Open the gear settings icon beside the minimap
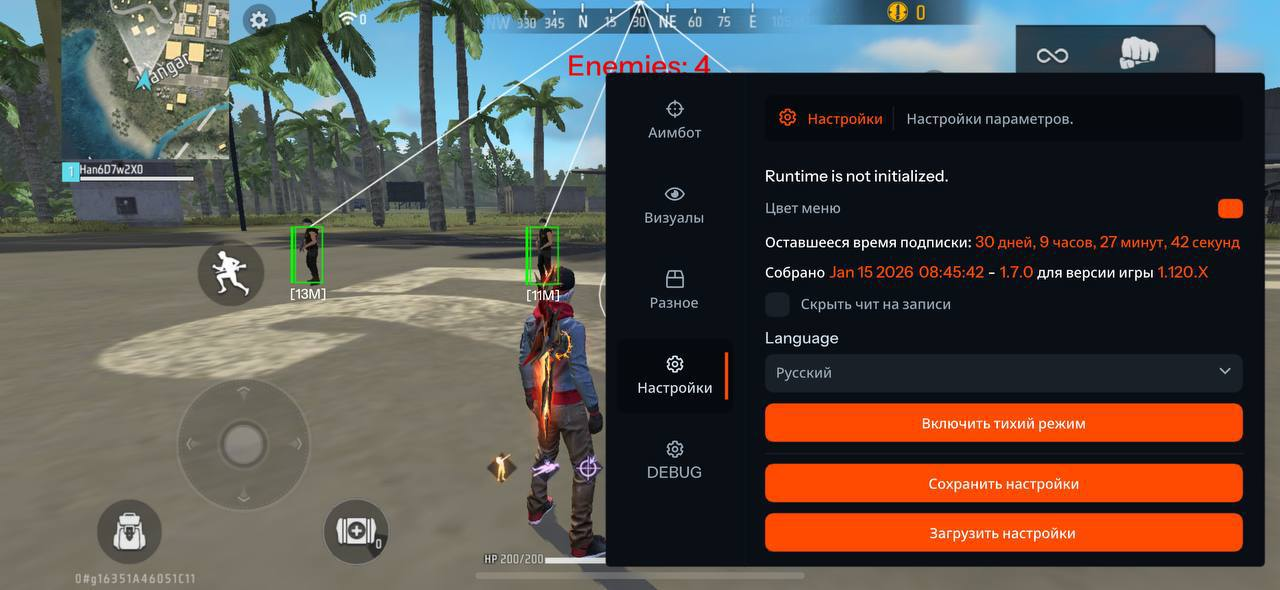Image resolution: width=1280 pixels, height=590 pixels. coord(259,19)
